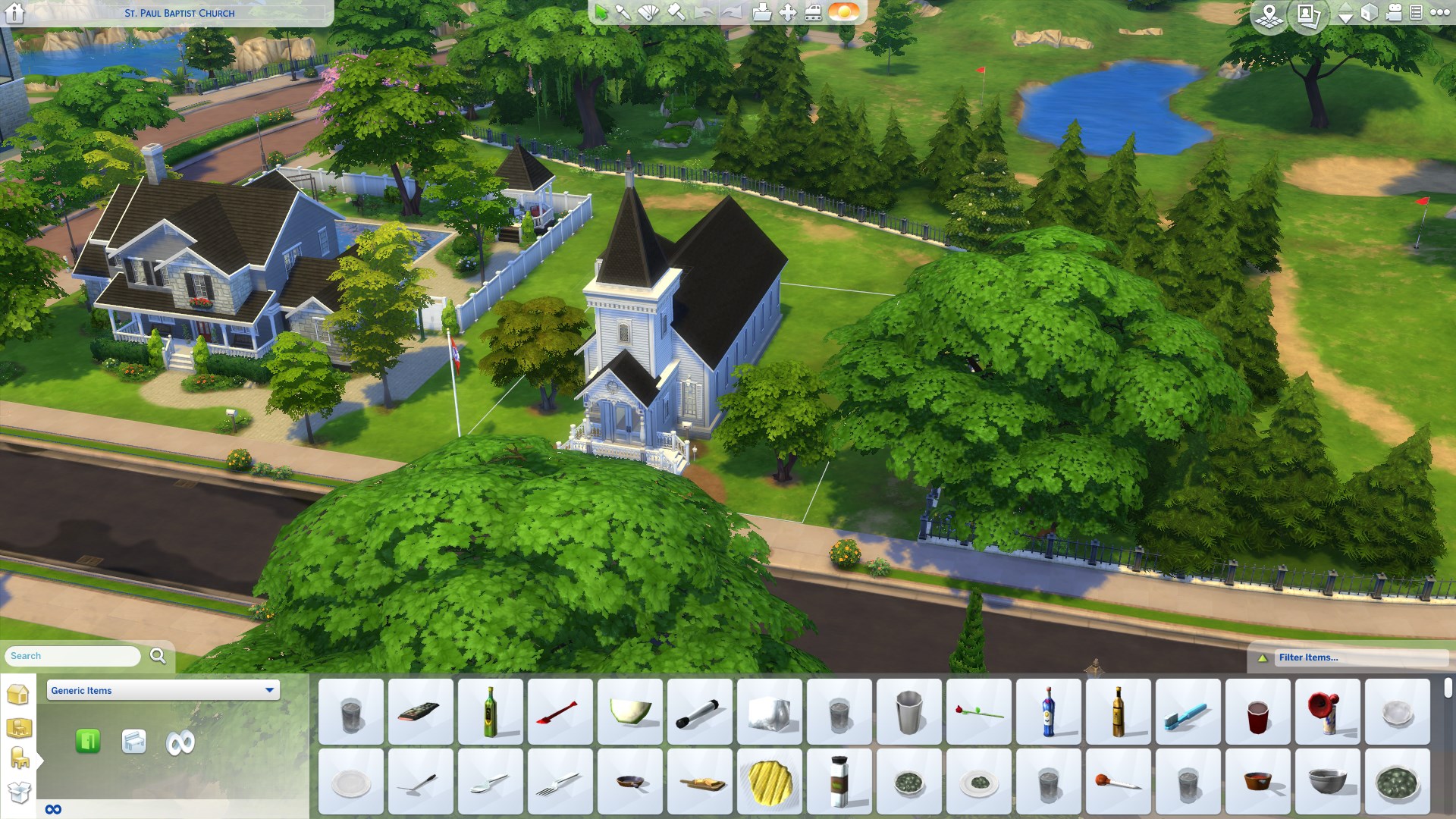Open the map location button
Screen dimensions: 1456x819
coord(1269,15)
